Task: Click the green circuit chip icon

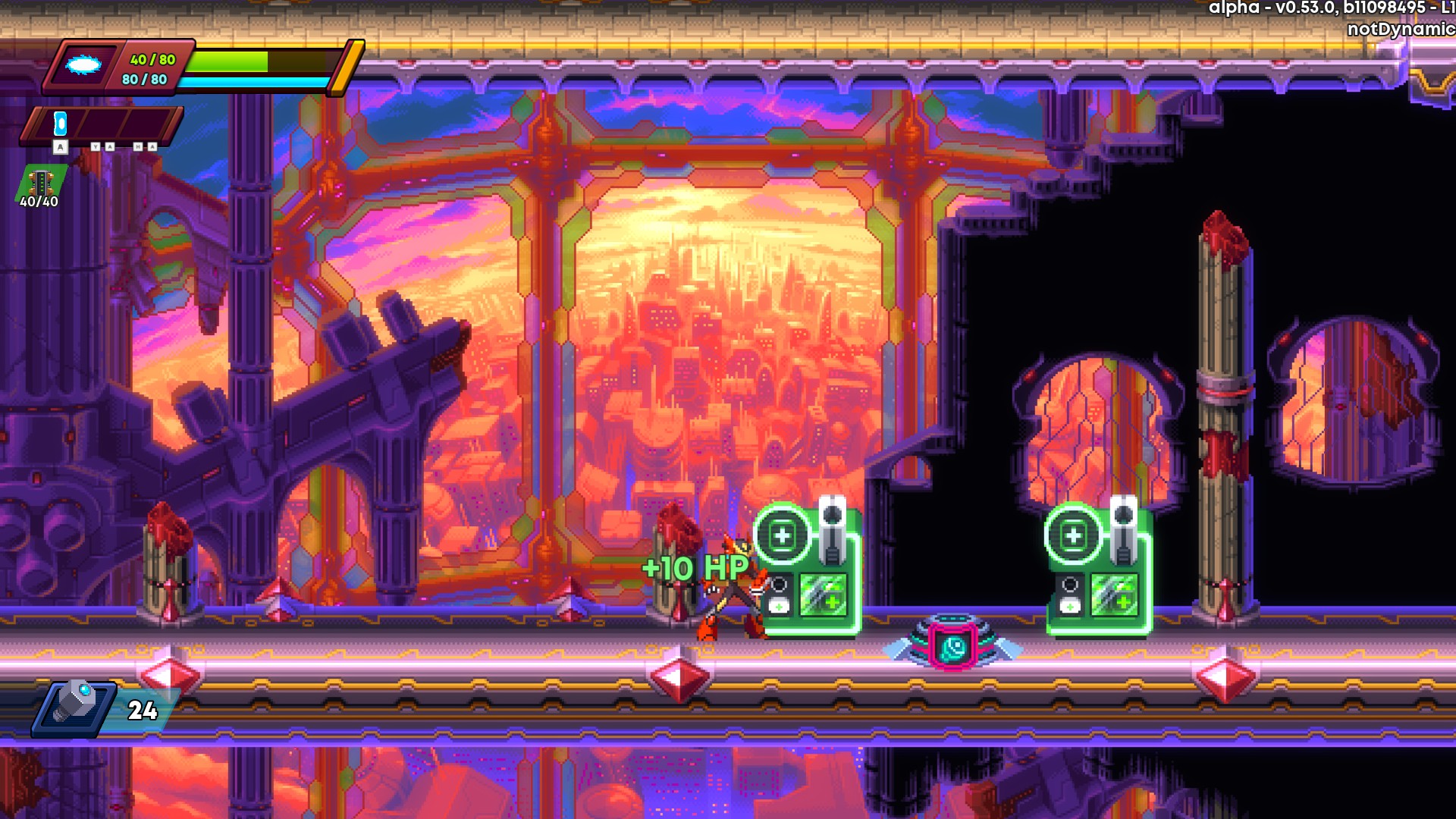Action: (x=40, y=182)
